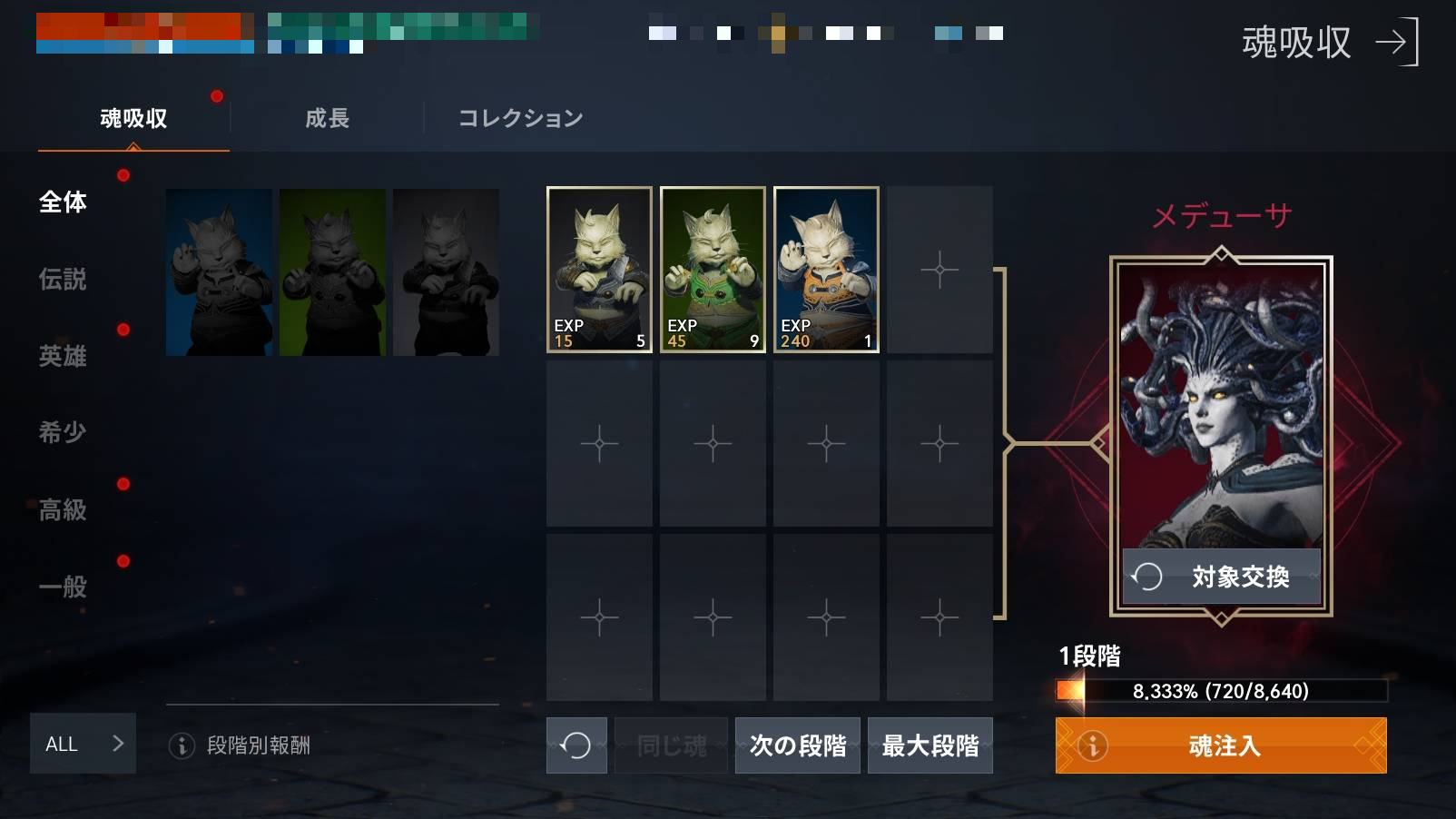The height and width of the screenshot is (819, 1456).
Task: Select the 全体 category in the sidebar
Action: (61, 202)
